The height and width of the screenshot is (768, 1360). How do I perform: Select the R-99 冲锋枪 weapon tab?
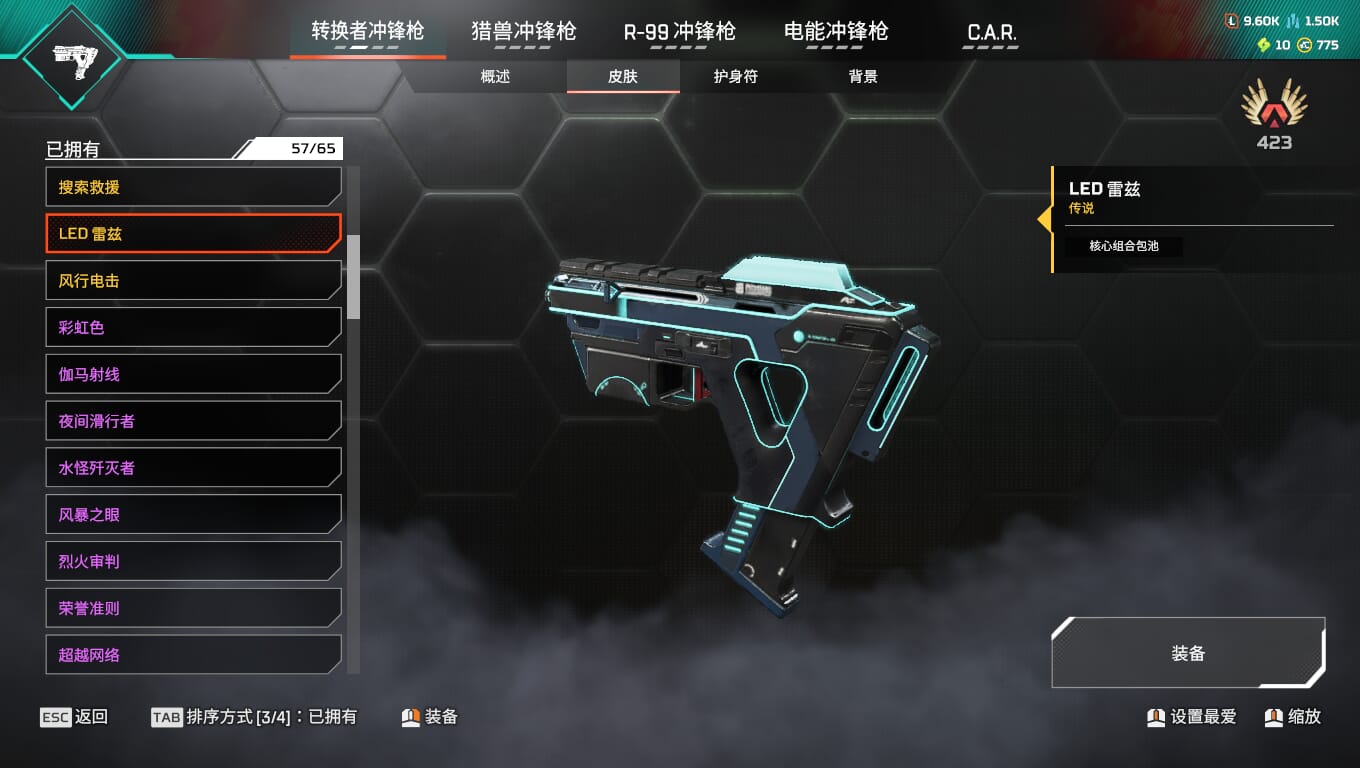(679, 32)
